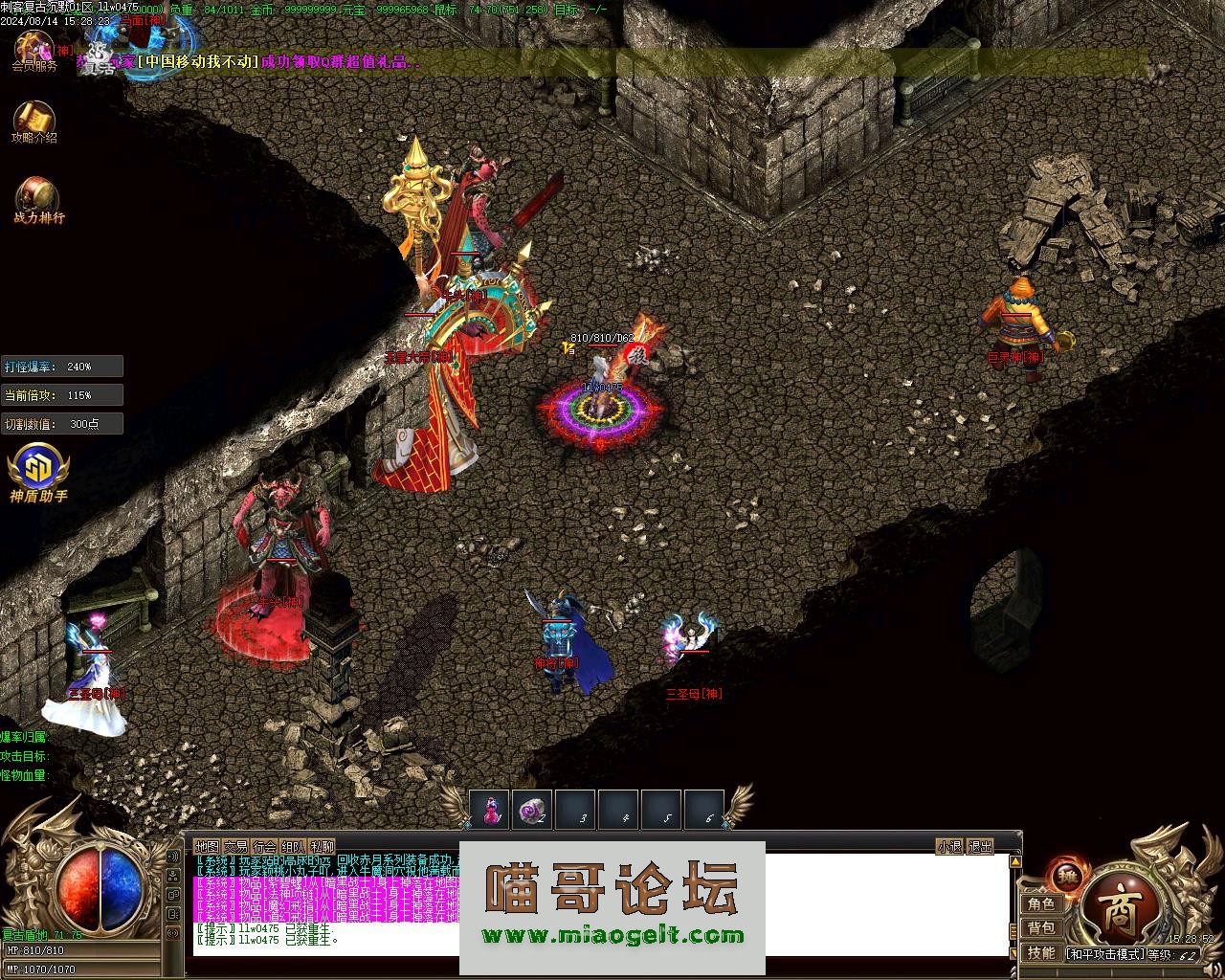Switch to the 行会 guild chat tab

[x=264, y=847]
